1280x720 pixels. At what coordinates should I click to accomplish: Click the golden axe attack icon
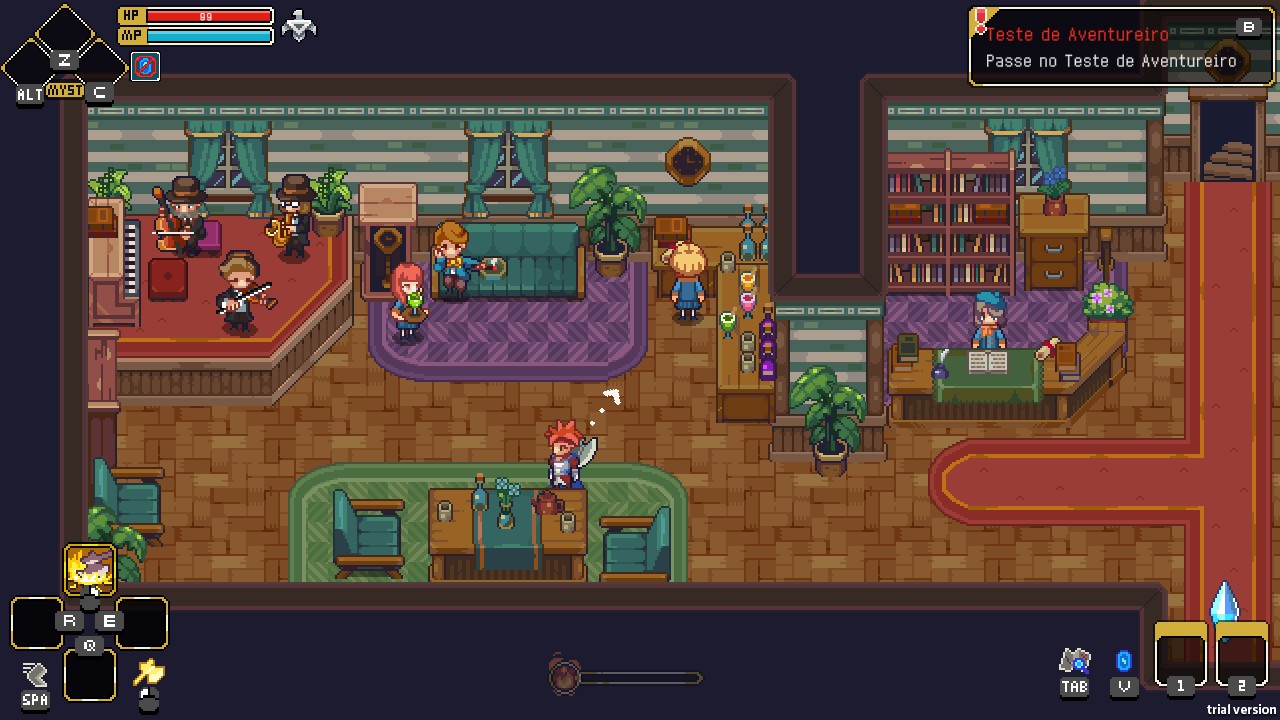click(x=149, y=672)
